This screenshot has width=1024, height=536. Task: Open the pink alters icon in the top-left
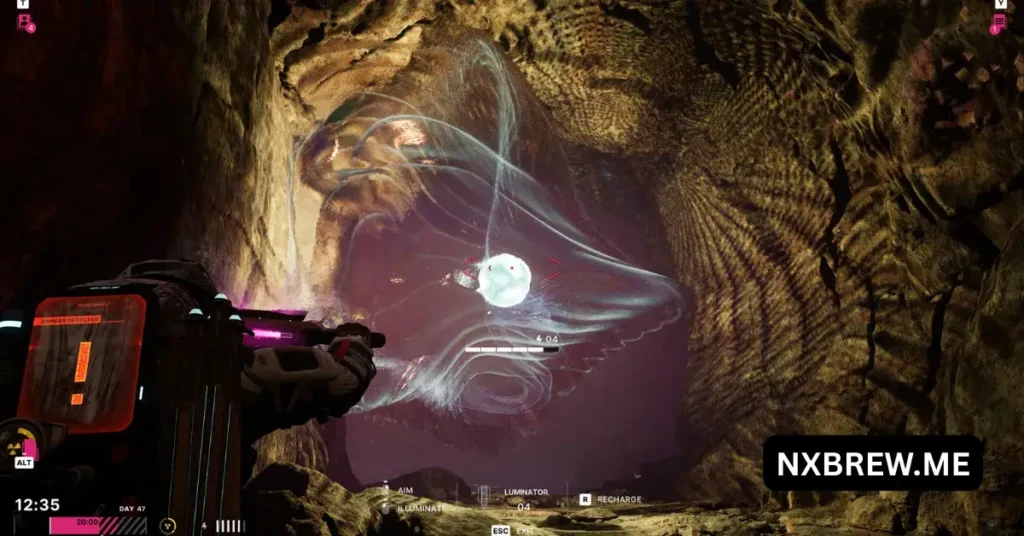coord(24,21)
